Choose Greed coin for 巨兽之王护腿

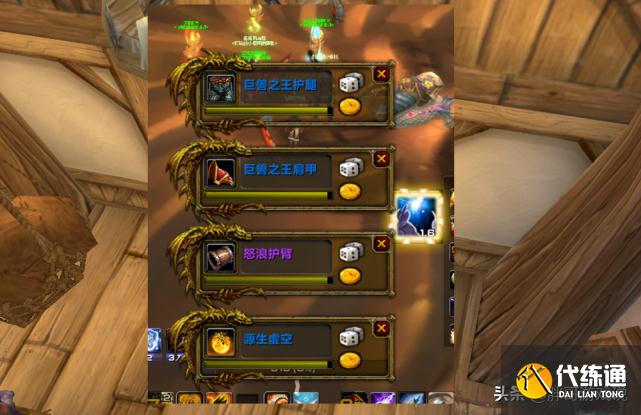(350, 106)
